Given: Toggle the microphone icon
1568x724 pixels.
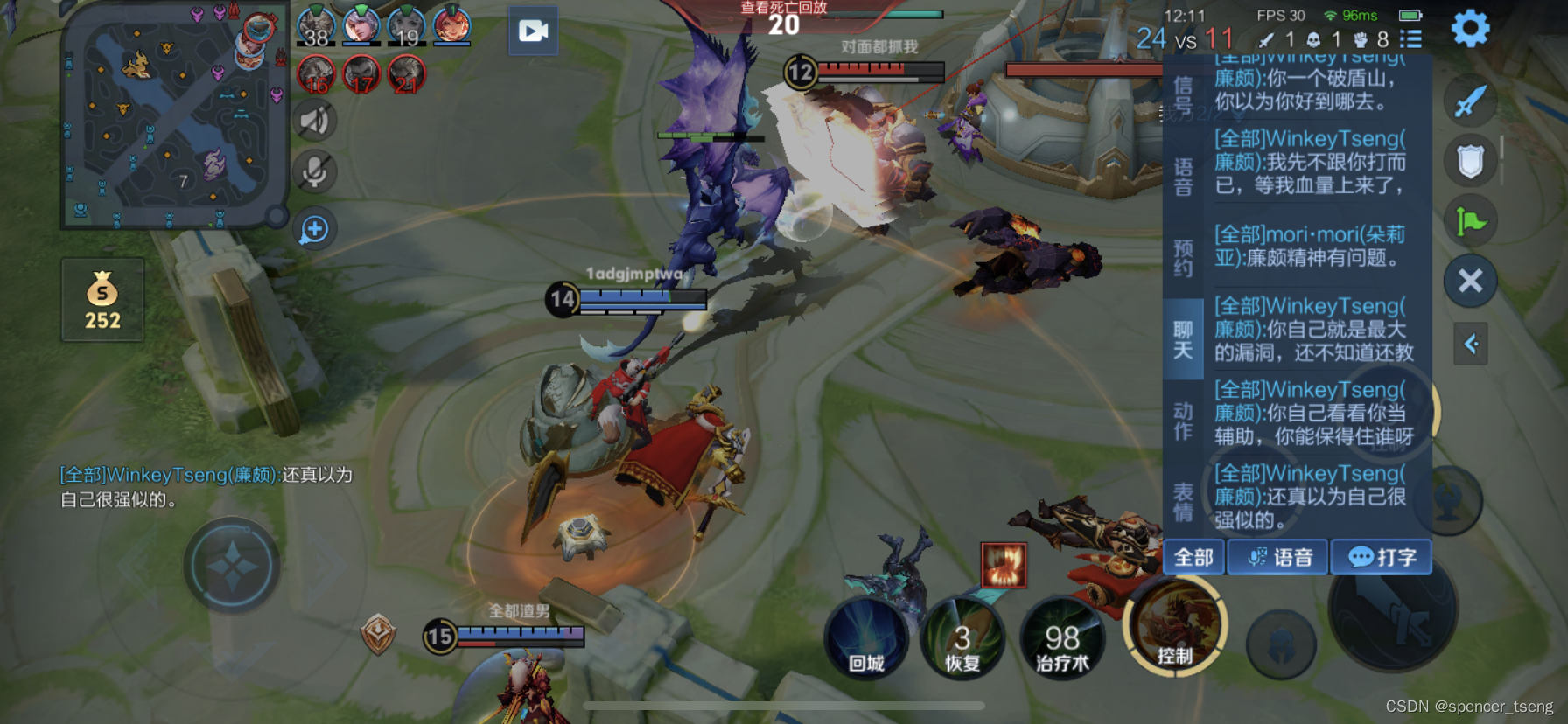Looking at the screenshot, I should pyautogui.click(x=314, y=172).
